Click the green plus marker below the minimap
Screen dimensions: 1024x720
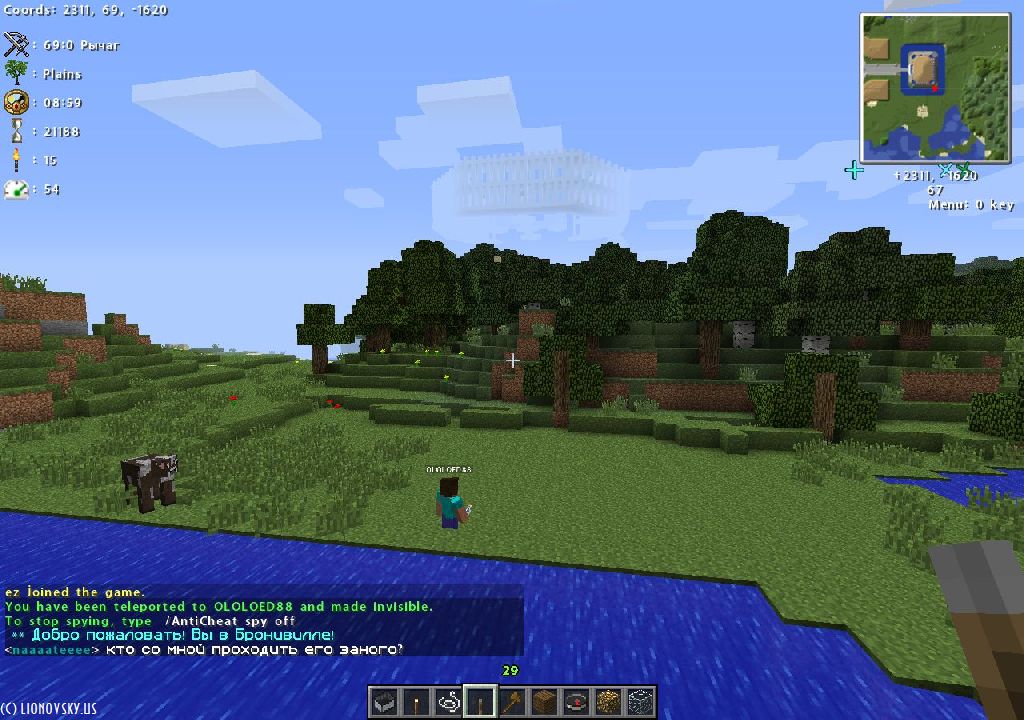pos(853,170)
